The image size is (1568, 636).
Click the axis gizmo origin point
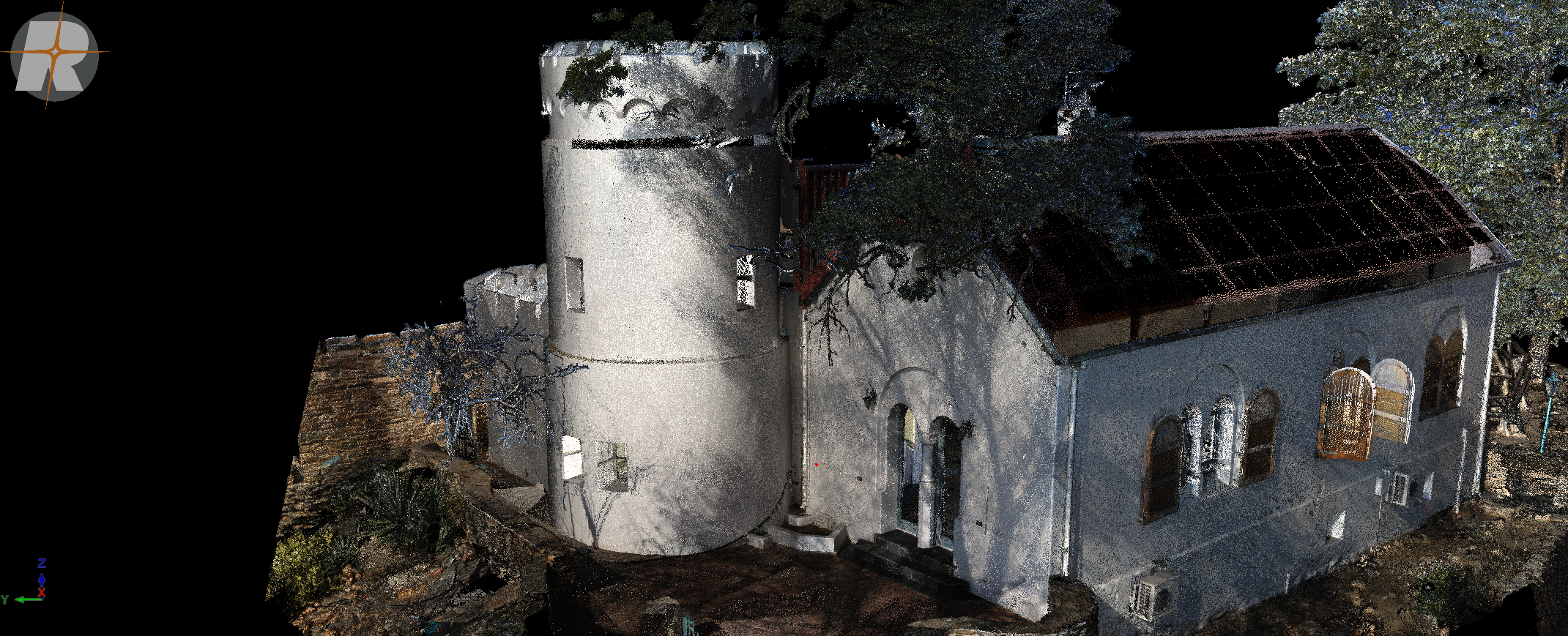point(42,599)
